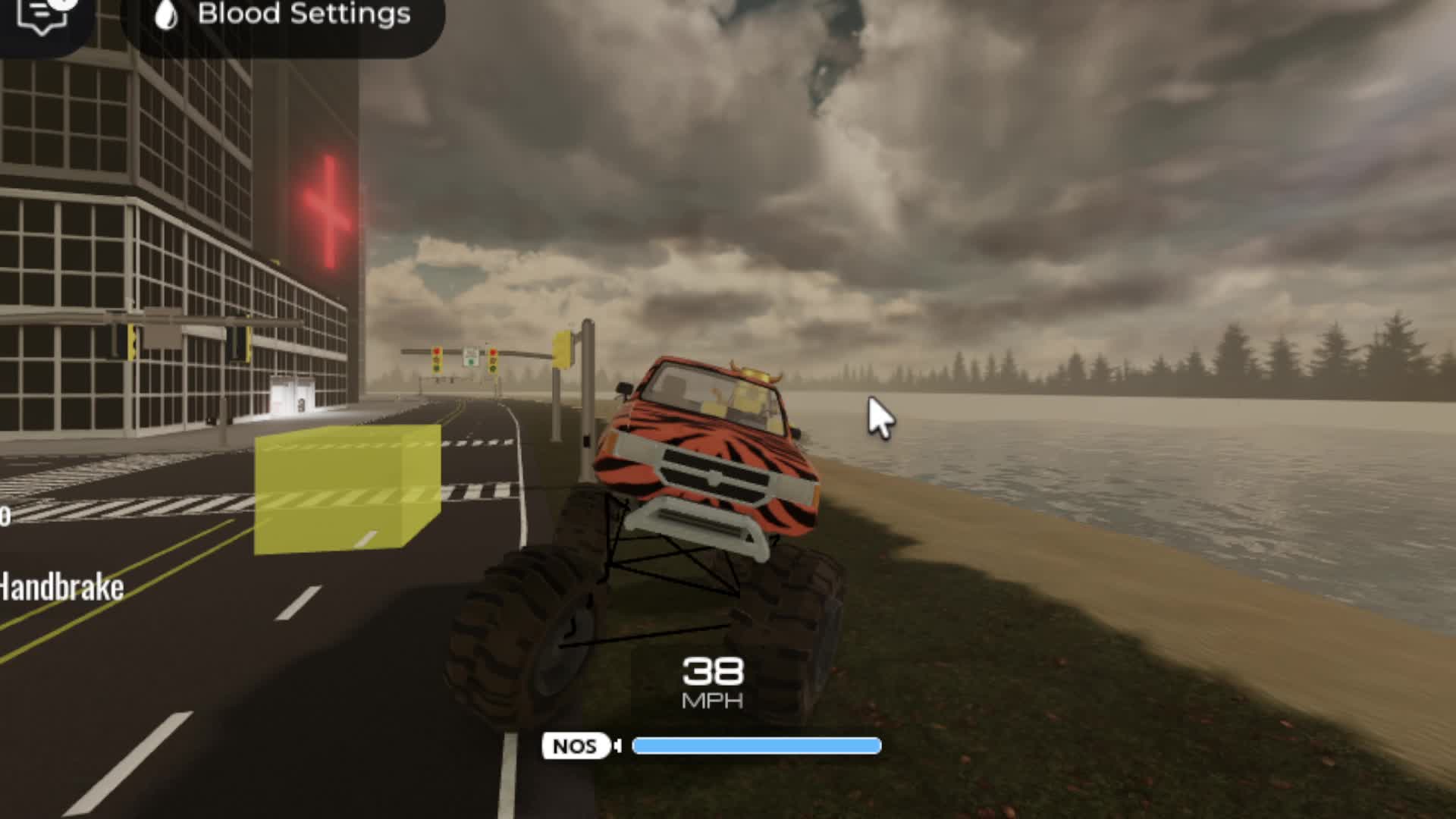
Task: Open the Blood Settings menu
Action: pos(283,17)
